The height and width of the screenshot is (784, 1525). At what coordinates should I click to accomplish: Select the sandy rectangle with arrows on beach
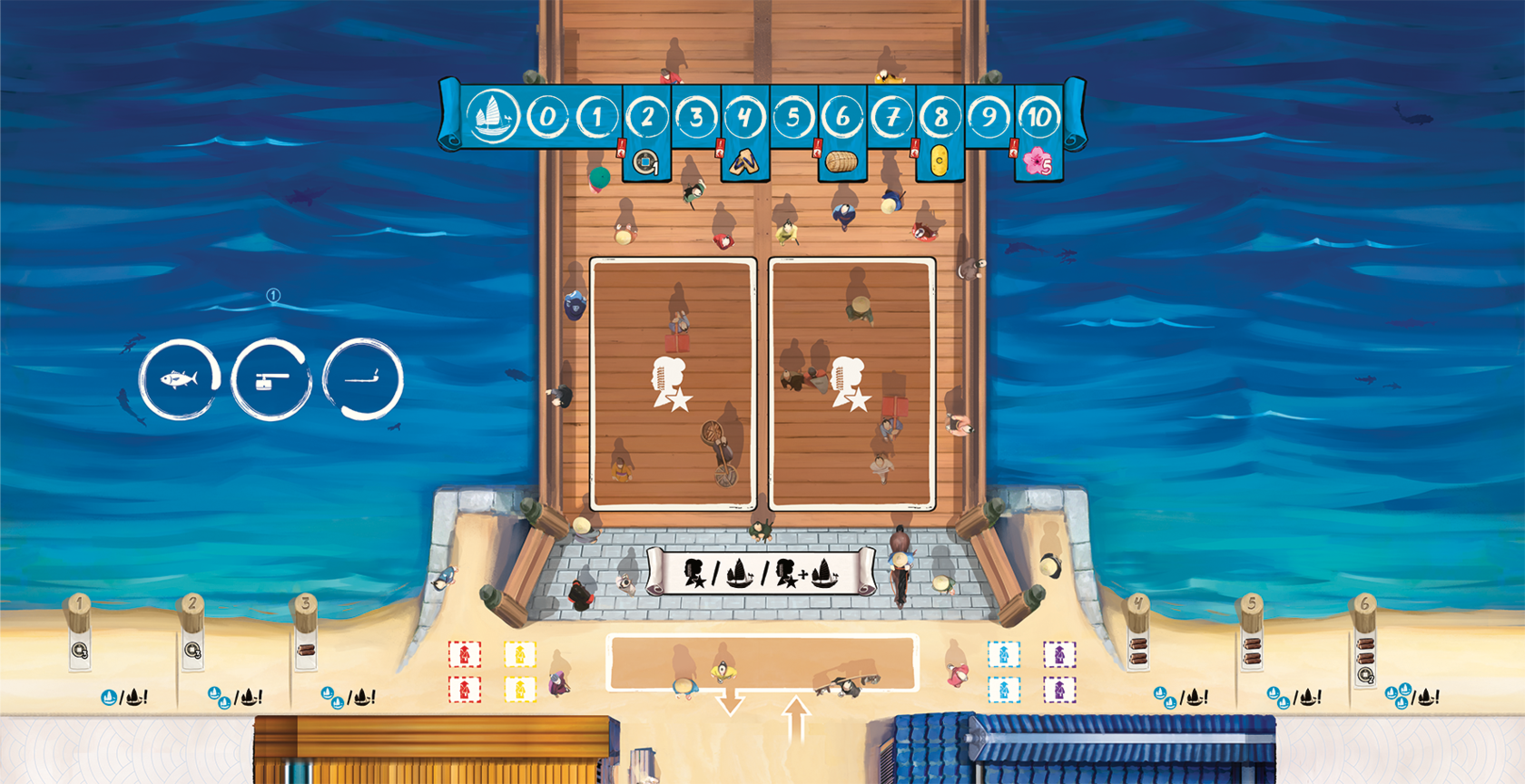(x=762, y=662)
